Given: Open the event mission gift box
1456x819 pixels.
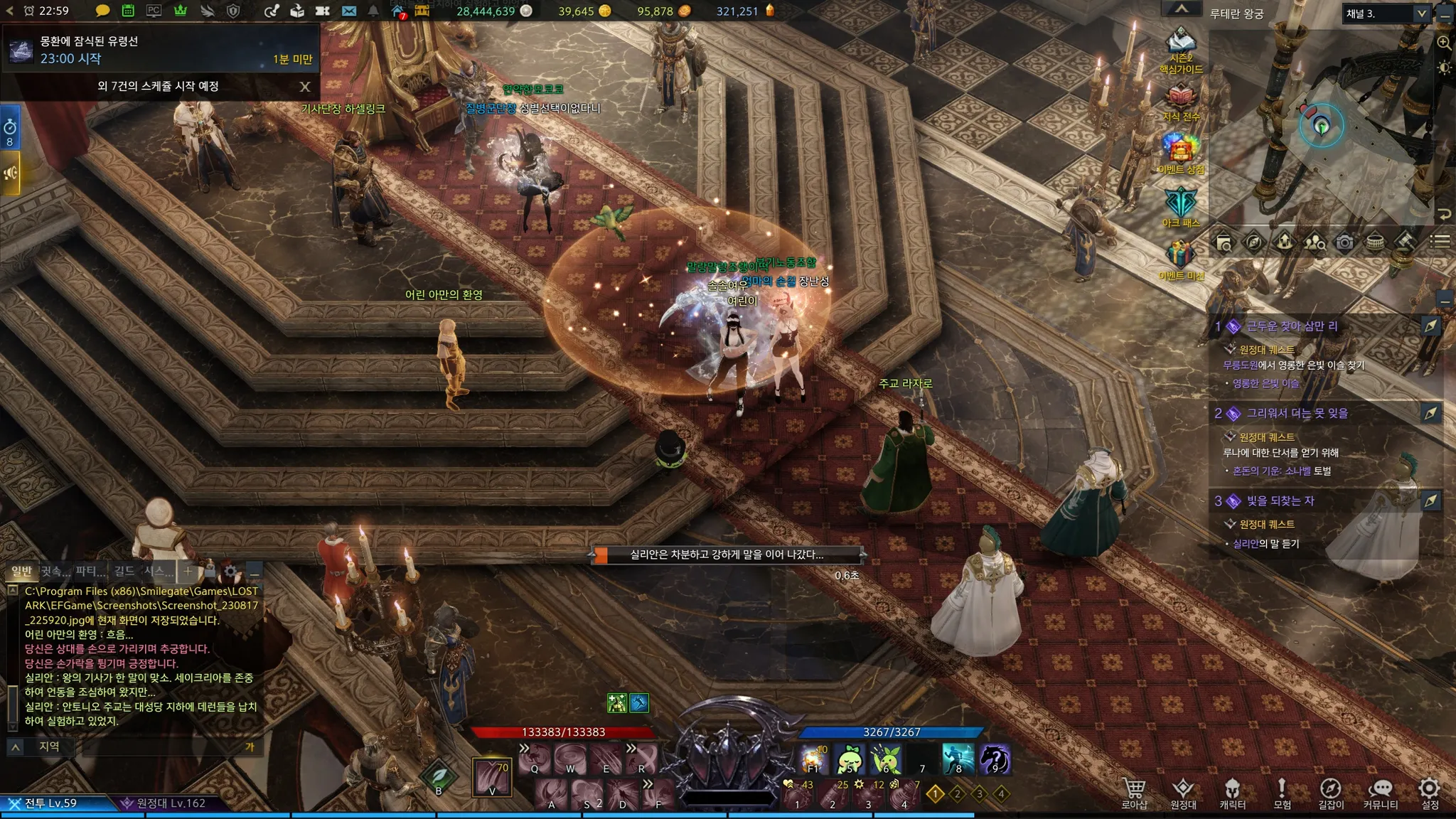Looking at the screenshot, I should click(x=1180, y=256).
